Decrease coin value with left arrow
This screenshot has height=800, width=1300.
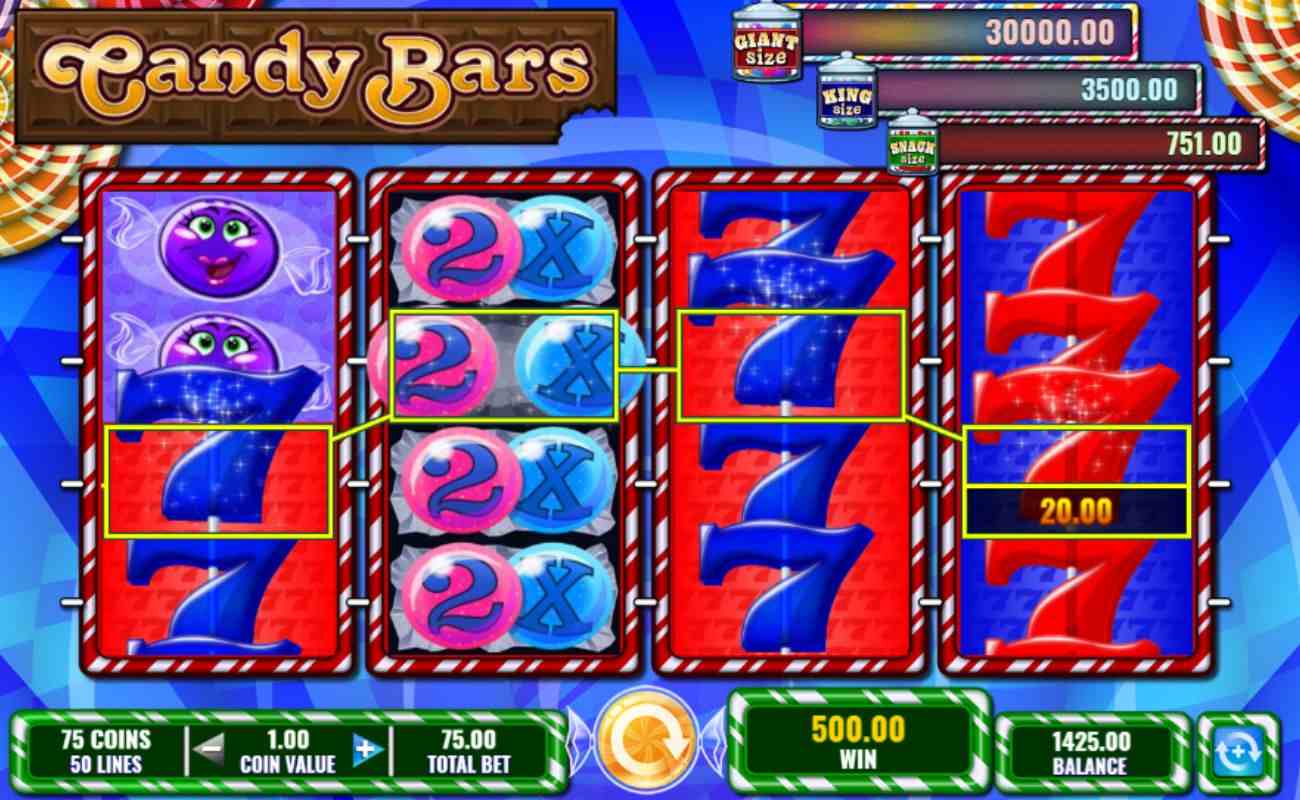pos(211,748)
